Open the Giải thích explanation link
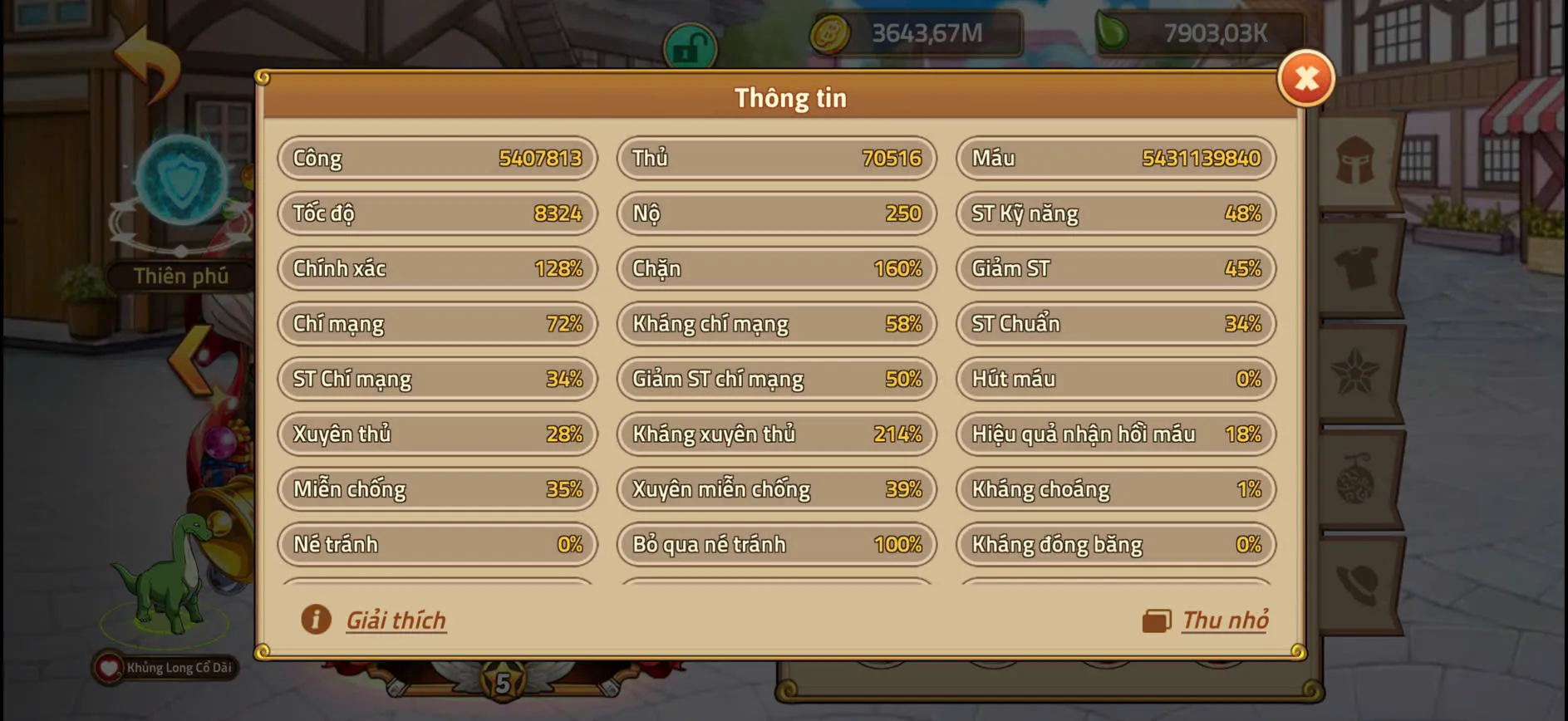The image size is (1568, 721). 396,619
